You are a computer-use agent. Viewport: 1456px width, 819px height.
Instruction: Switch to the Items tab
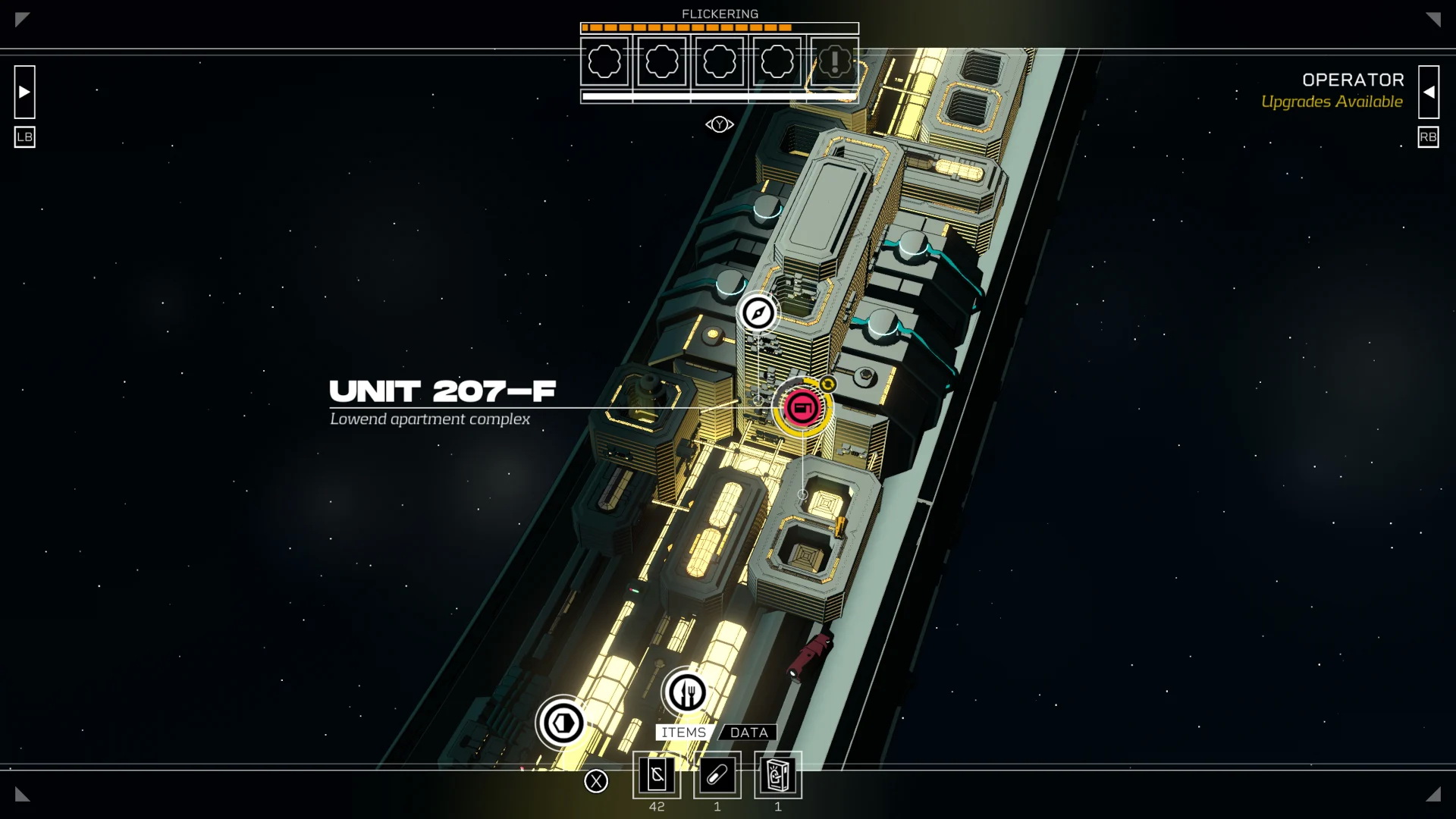683,733
